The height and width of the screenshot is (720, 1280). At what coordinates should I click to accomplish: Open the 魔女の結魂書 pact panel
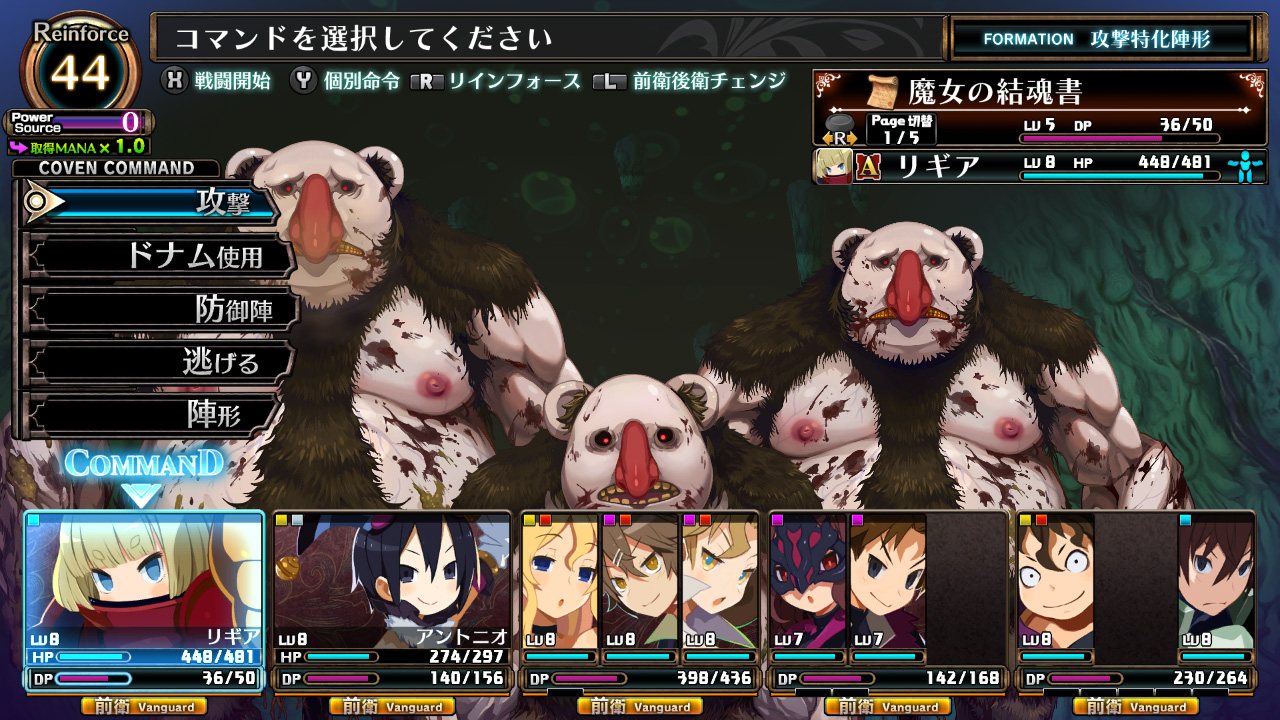[x=1040, y=107]
